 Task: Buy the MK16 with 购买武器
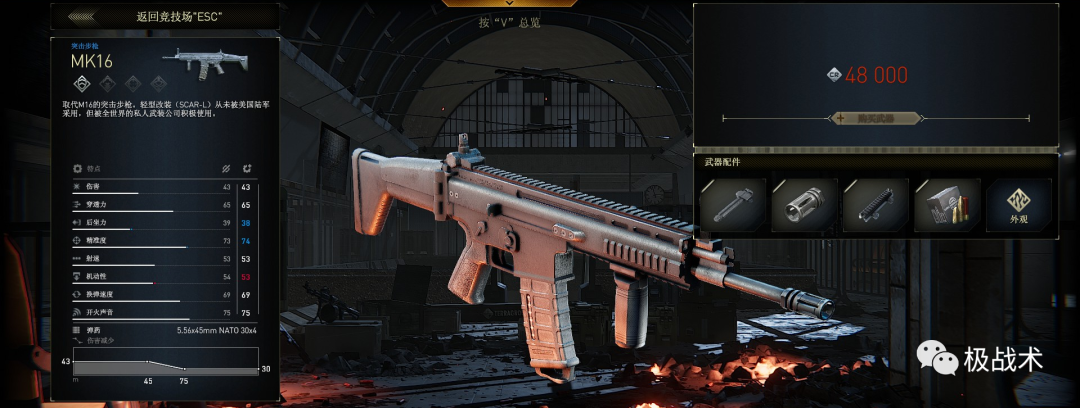875,118
